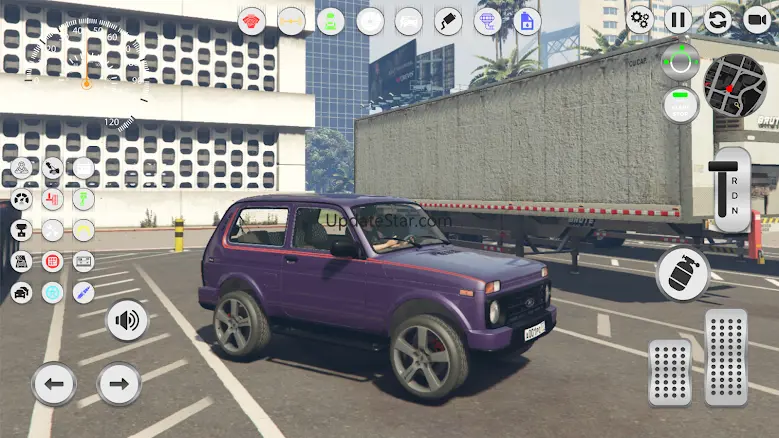Image resolution: width=779 pixels, height=438 pixels.
Task: Switch the camera view
Action: [x=758, y=18]
